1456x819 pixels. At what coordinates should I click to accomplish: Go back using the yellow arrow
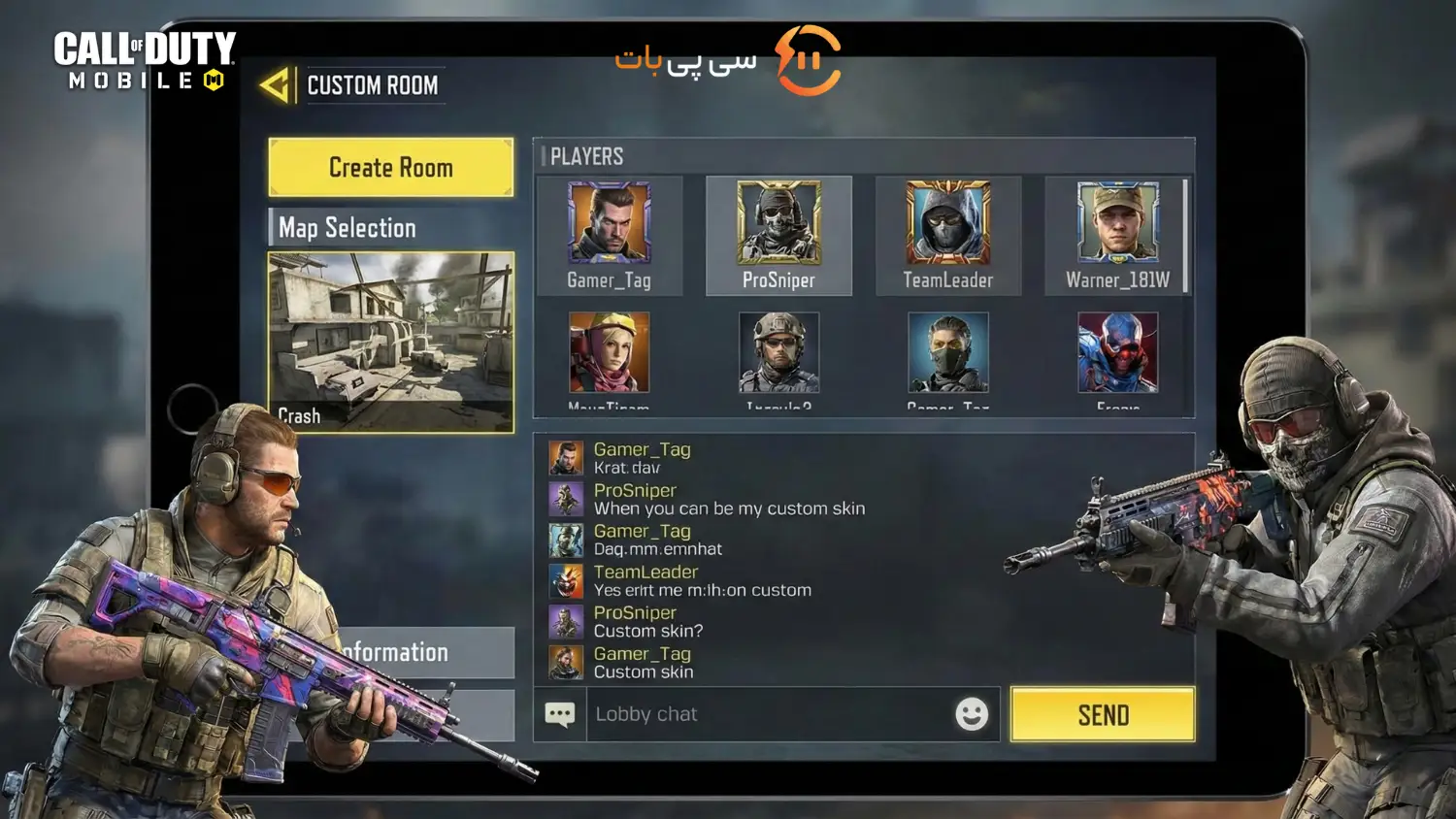[x=275, y=85]
